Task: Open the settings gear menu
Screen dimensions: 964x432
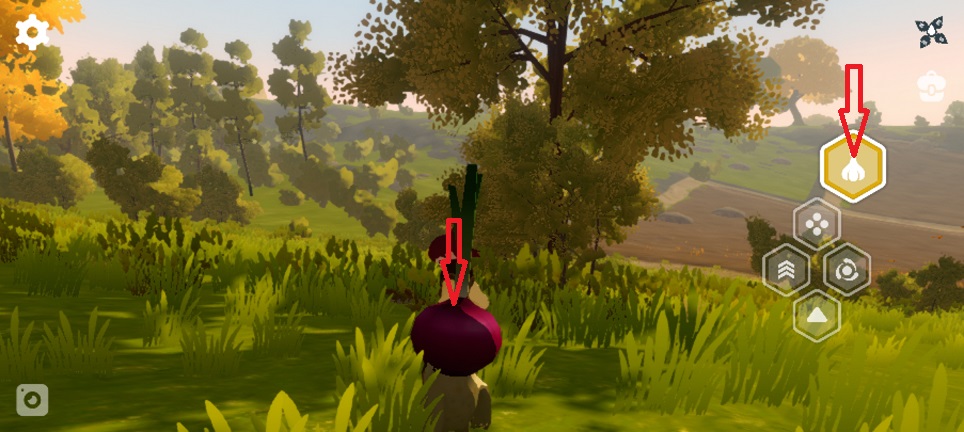Action: [32, 33]
